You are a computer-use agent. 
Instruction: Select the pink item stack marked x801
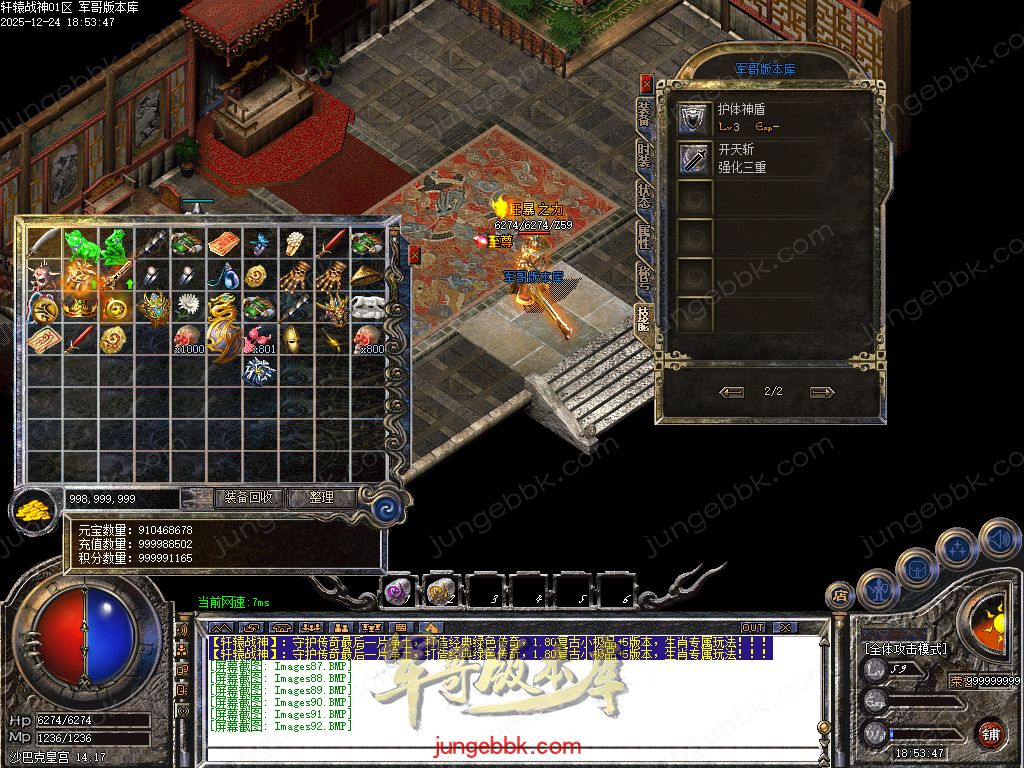[x=259, y=338]
